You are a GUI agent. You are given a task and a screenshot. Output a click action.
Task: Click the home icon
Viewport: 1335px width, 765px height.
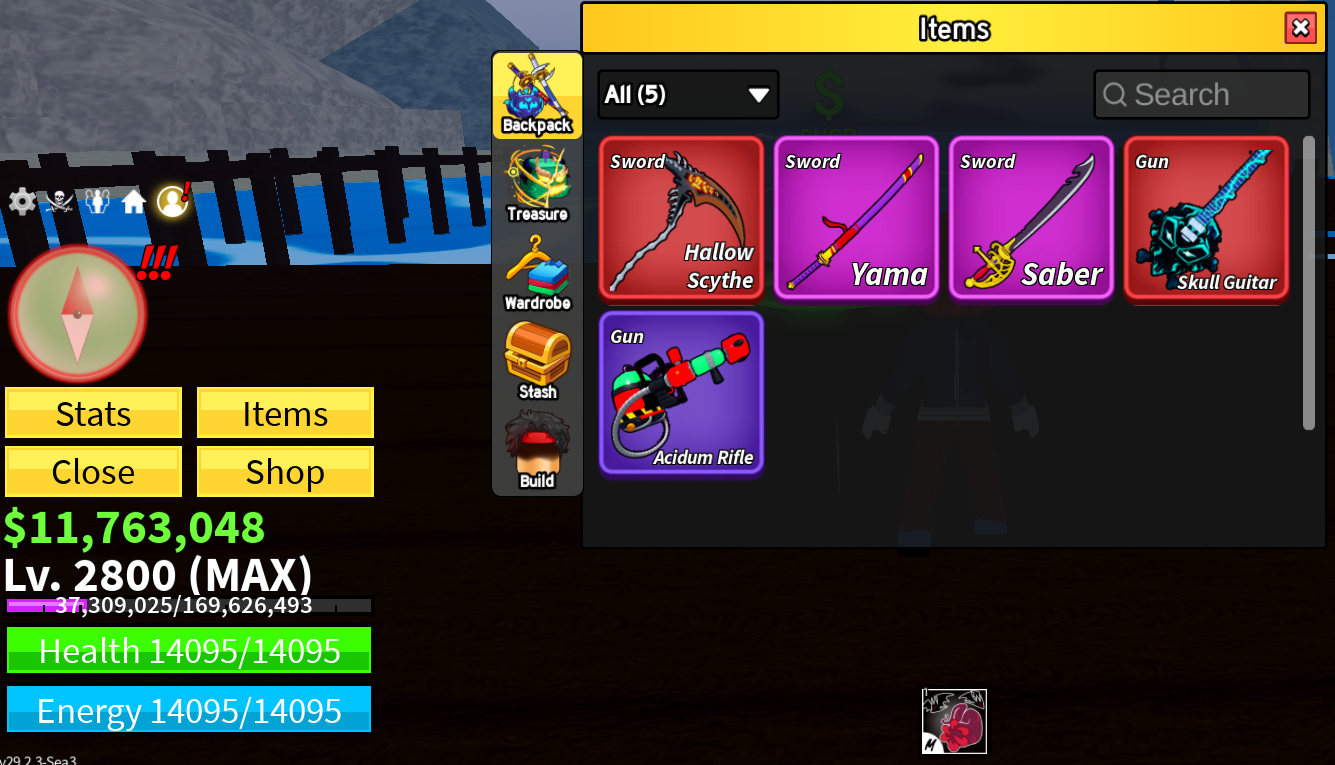click(x=134, y=202)
